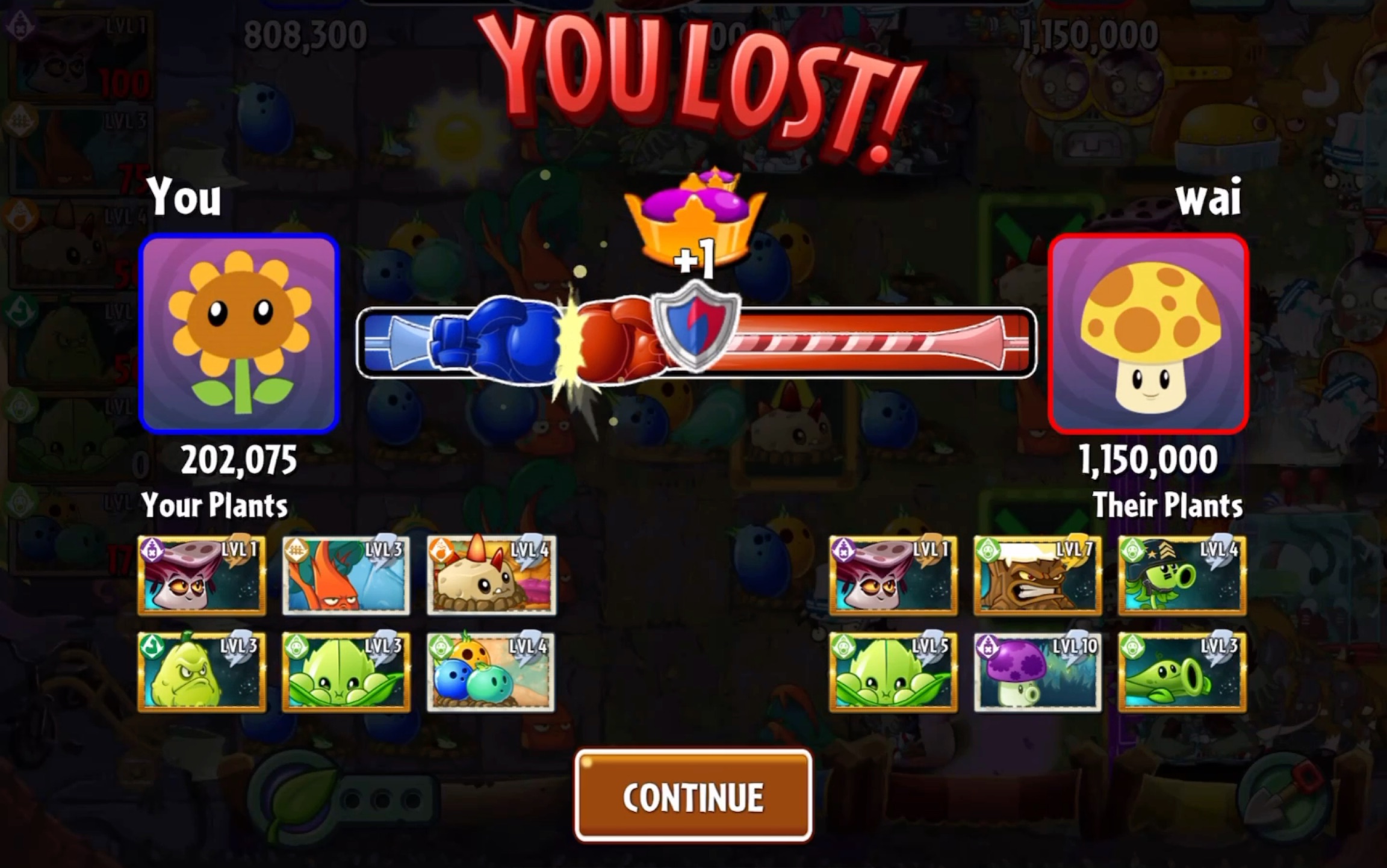The width and height of the screenshot is (1387, 868).
Task: Select your sunflower profile avatar
Action: click(x=239, y=333)
